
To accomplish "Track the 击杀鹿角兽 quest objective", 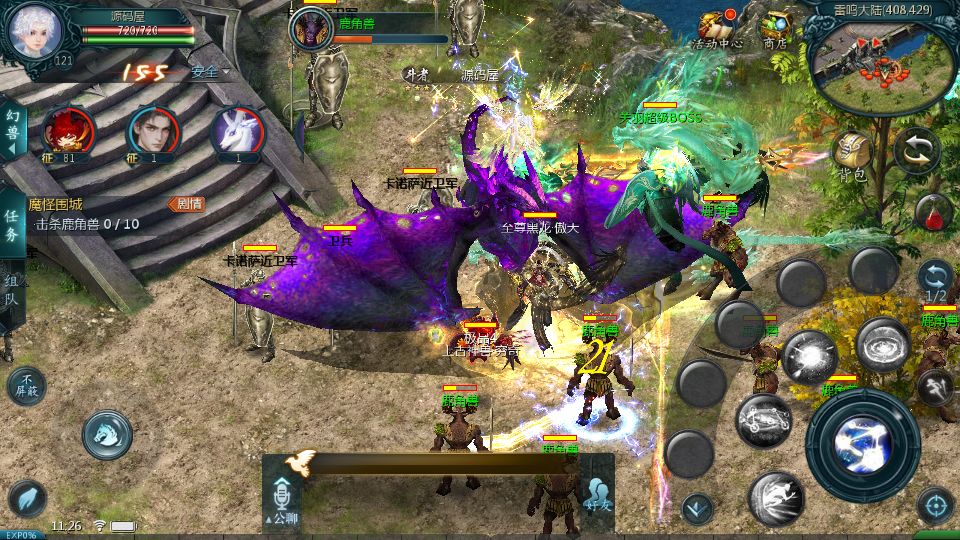I will click(x=87, y=224).
